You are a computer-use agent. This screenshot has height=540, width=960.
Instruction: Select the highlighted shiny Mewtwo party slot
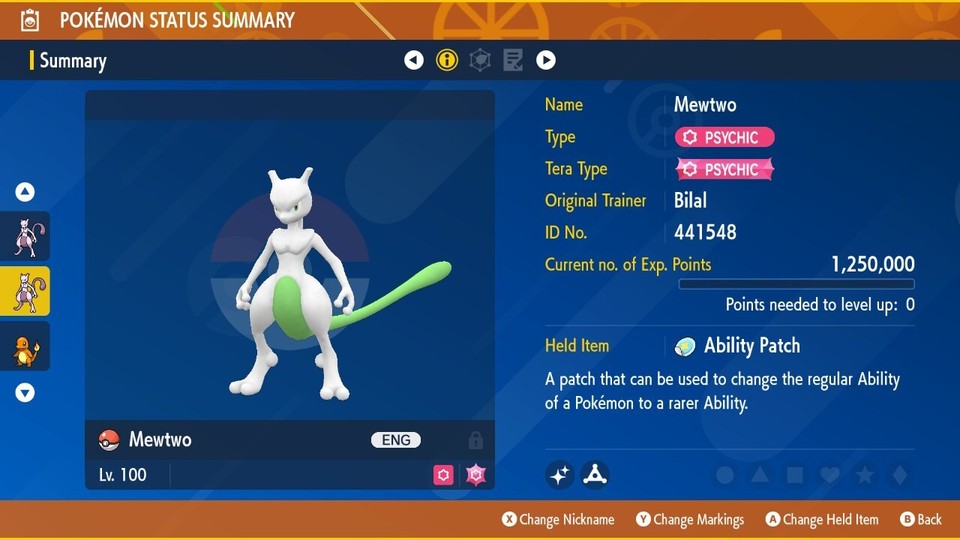25,291
